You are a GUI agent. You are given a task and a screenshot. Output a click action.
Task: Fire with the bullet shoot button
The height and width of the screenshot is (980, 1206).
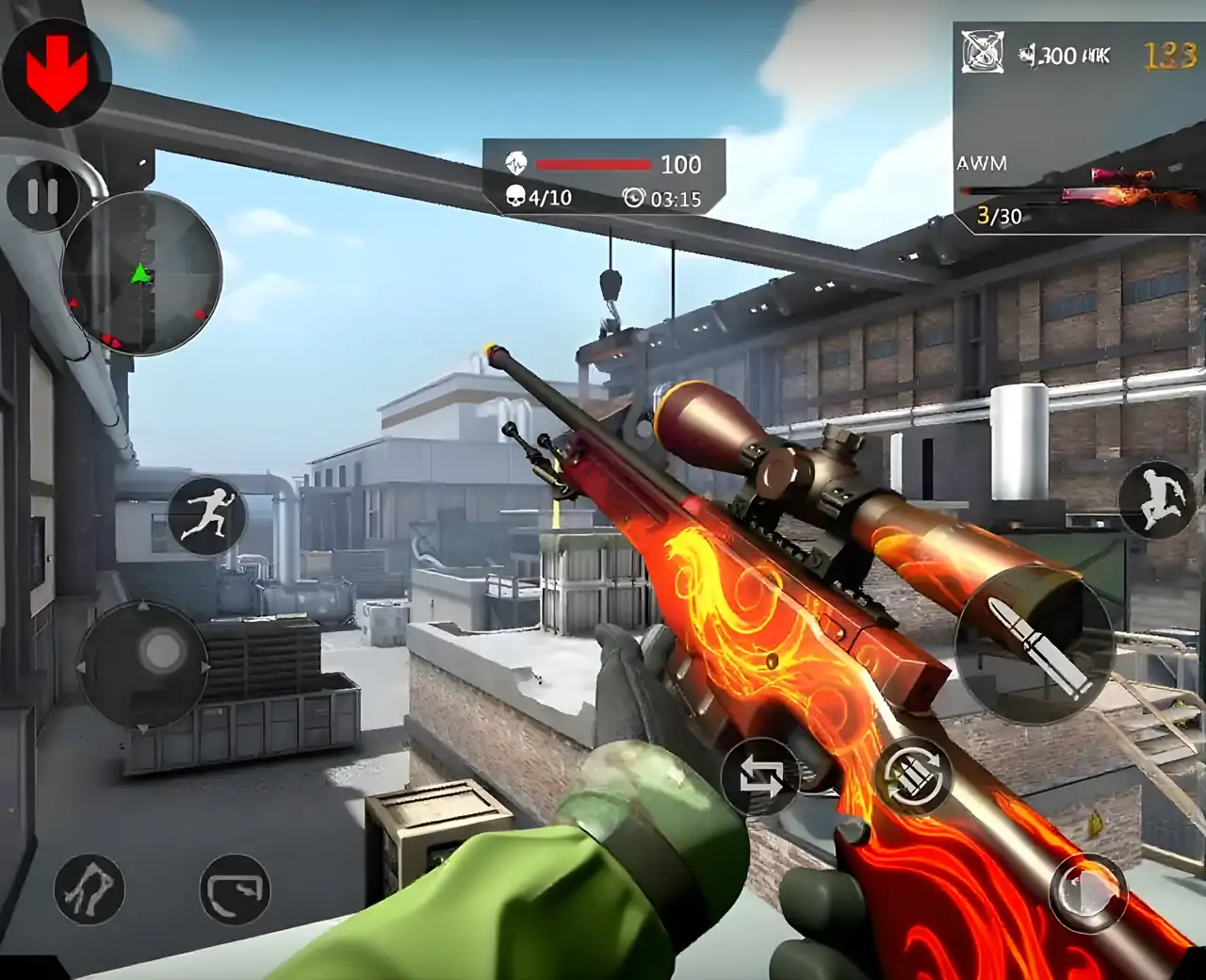click(1035, 645)
